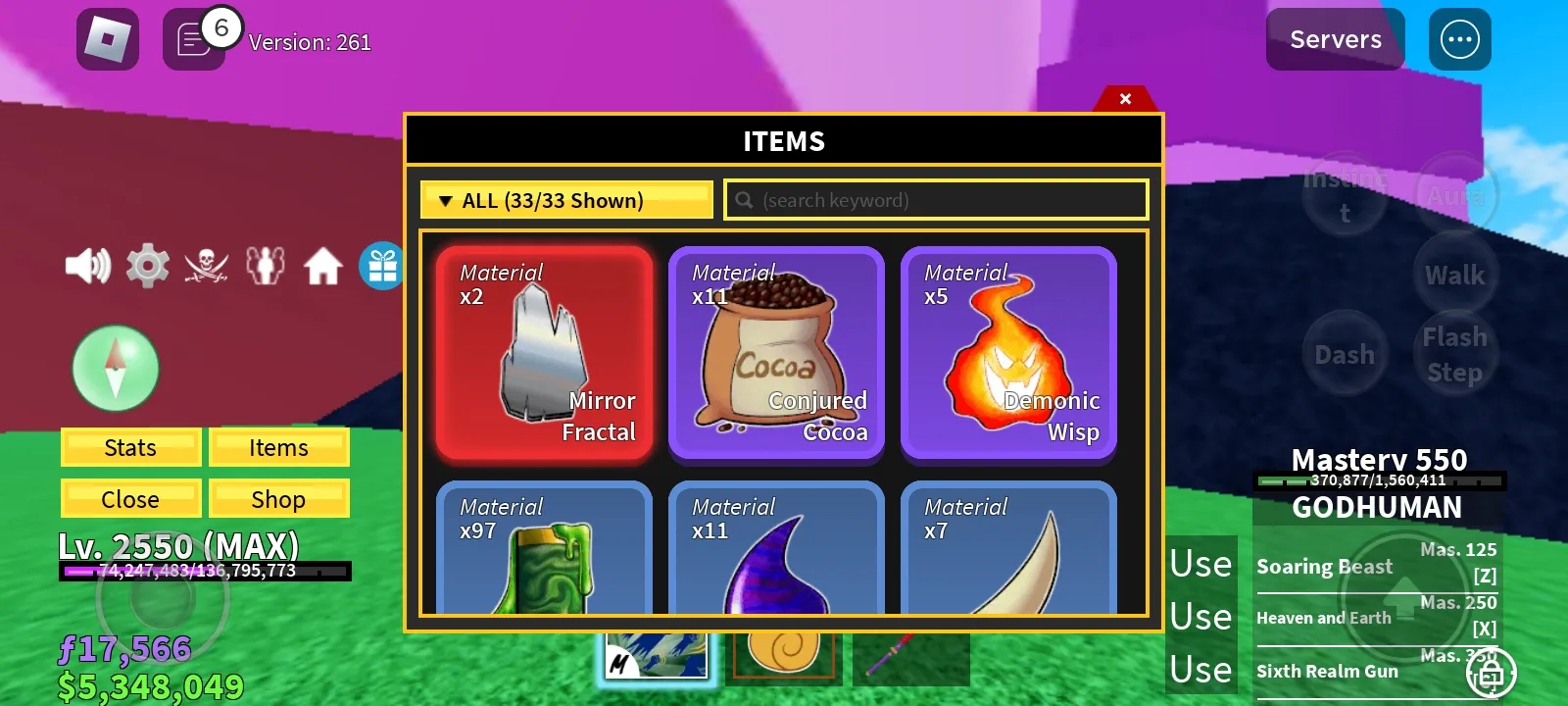This screenshot has height=706, width=1568.
Task: Switch to the Stats panel
Action: click(x=130, y=447)
